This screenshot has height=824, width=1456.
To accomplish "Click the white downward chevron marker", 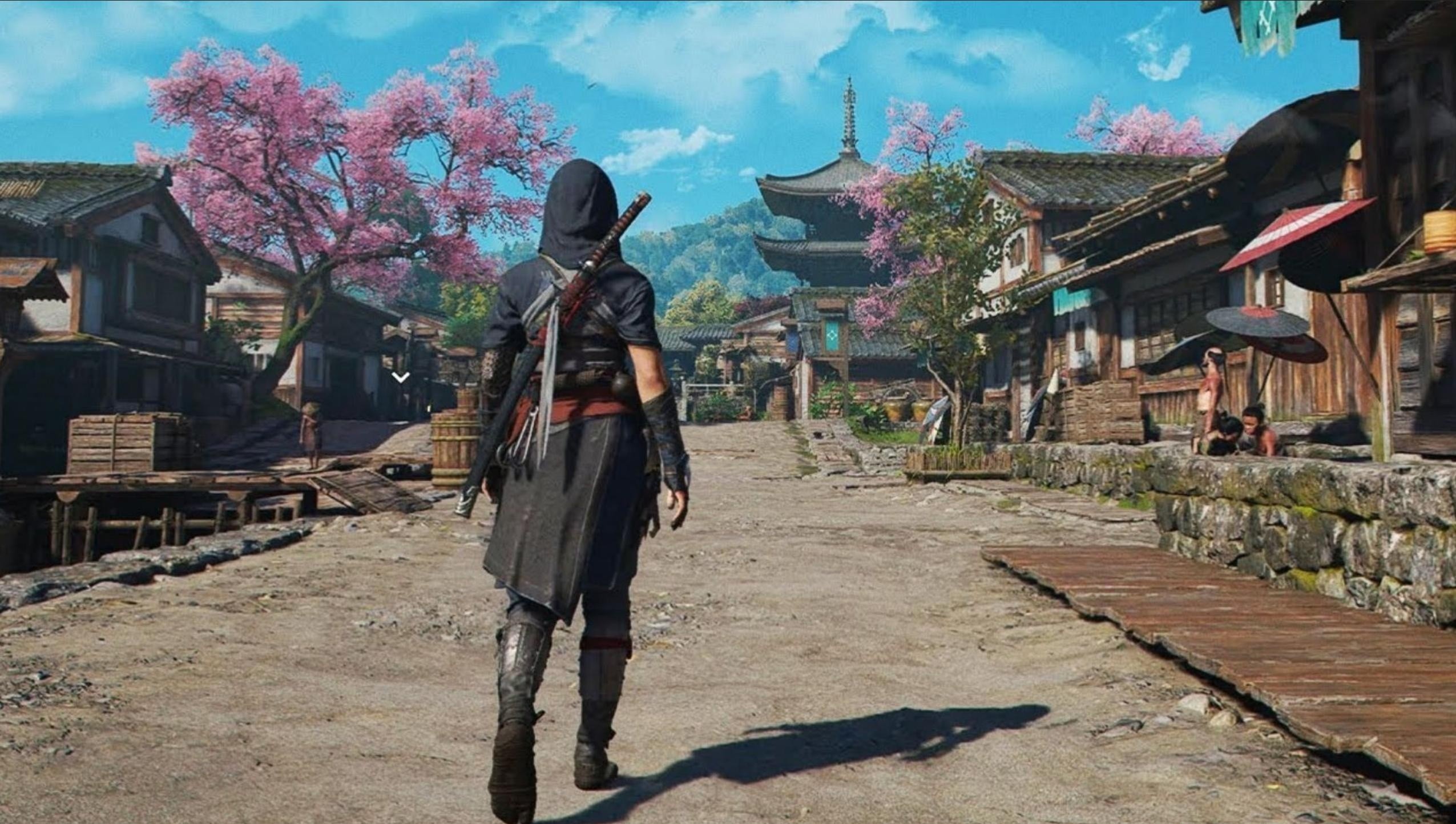I will tap(401, 377).
